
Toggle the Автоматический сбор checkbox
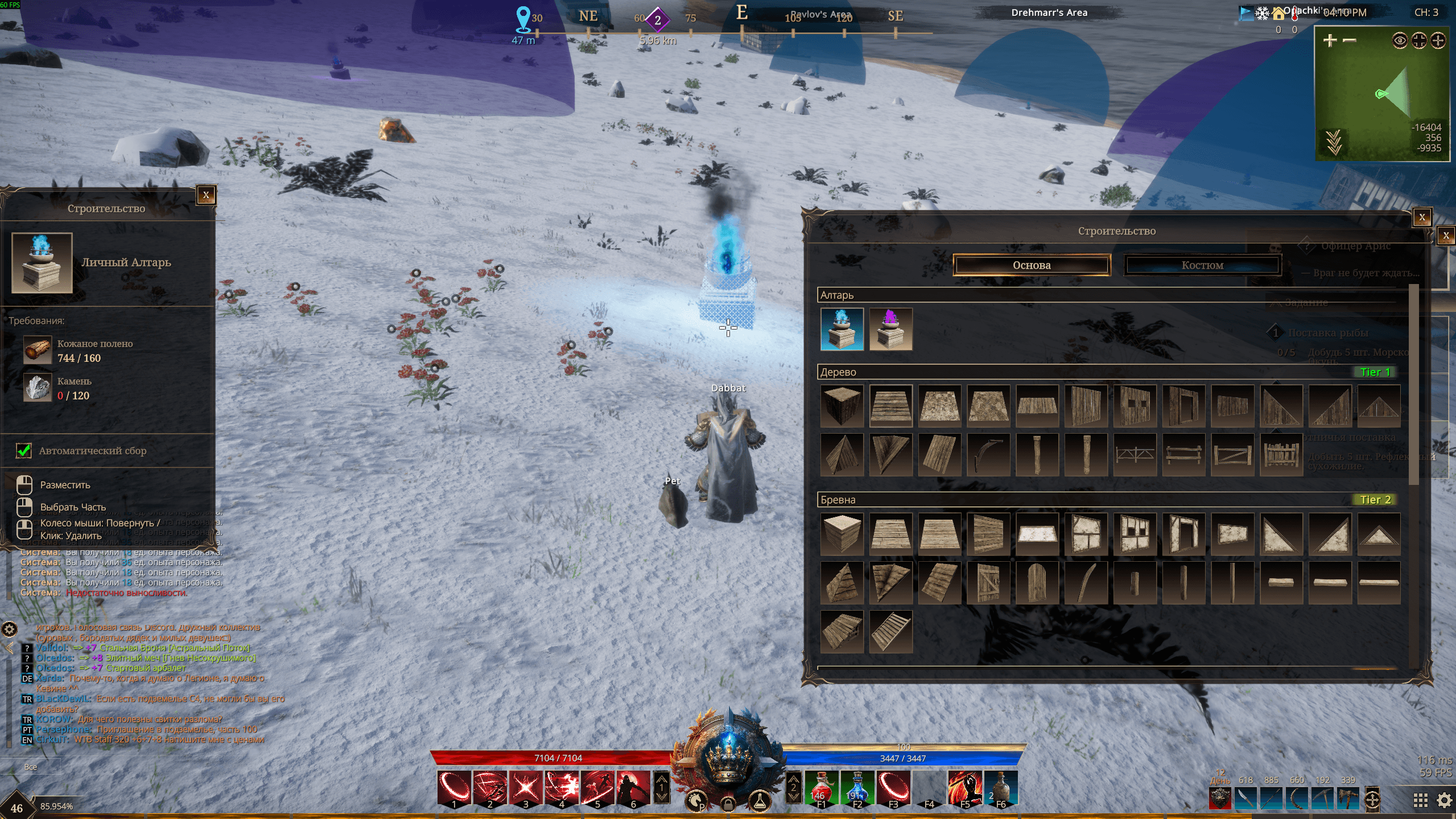click(x=24, y=450)
